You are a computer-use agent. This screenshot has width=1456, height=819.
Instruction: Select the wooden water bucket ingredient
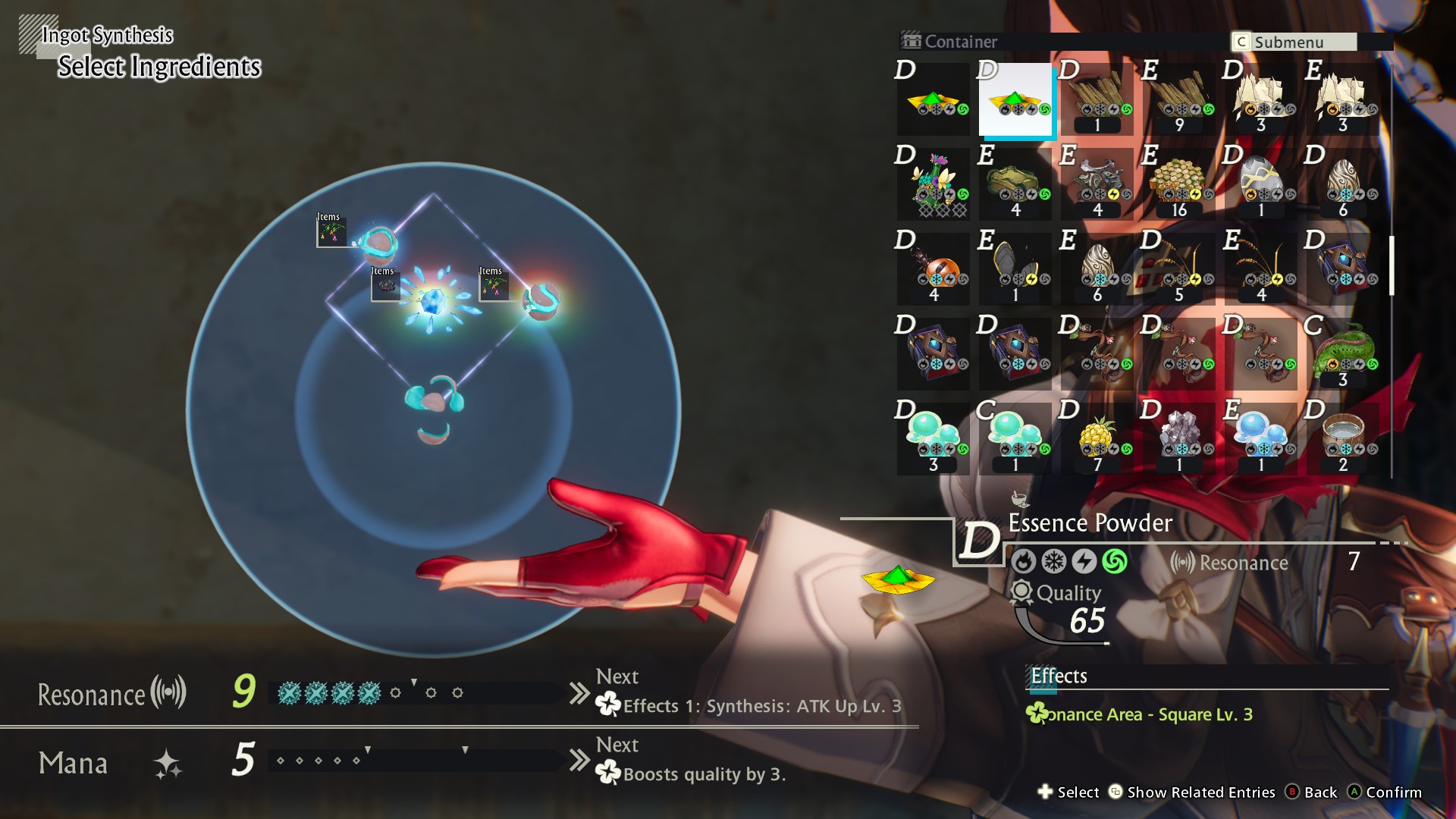tap(1342, 439)
